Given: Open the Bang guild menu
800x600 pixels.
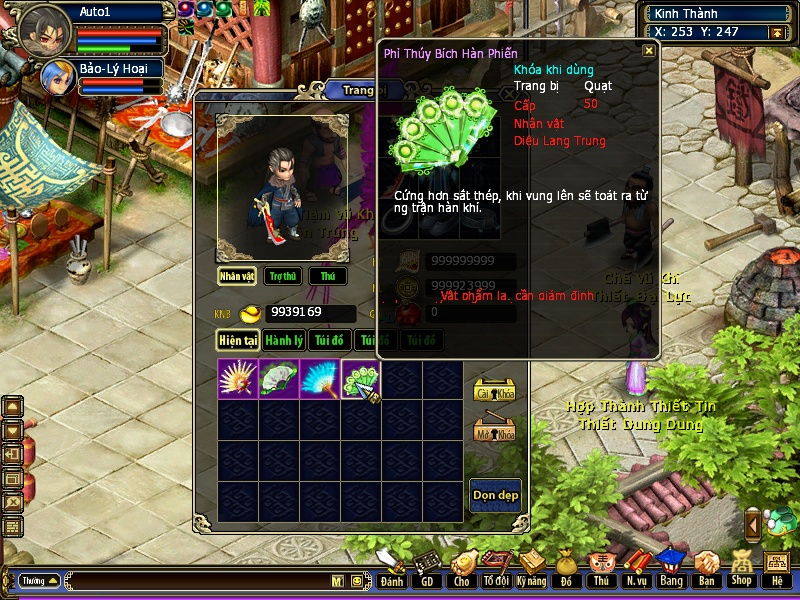Looking at the screenshot, I should (x=671, y=568).
